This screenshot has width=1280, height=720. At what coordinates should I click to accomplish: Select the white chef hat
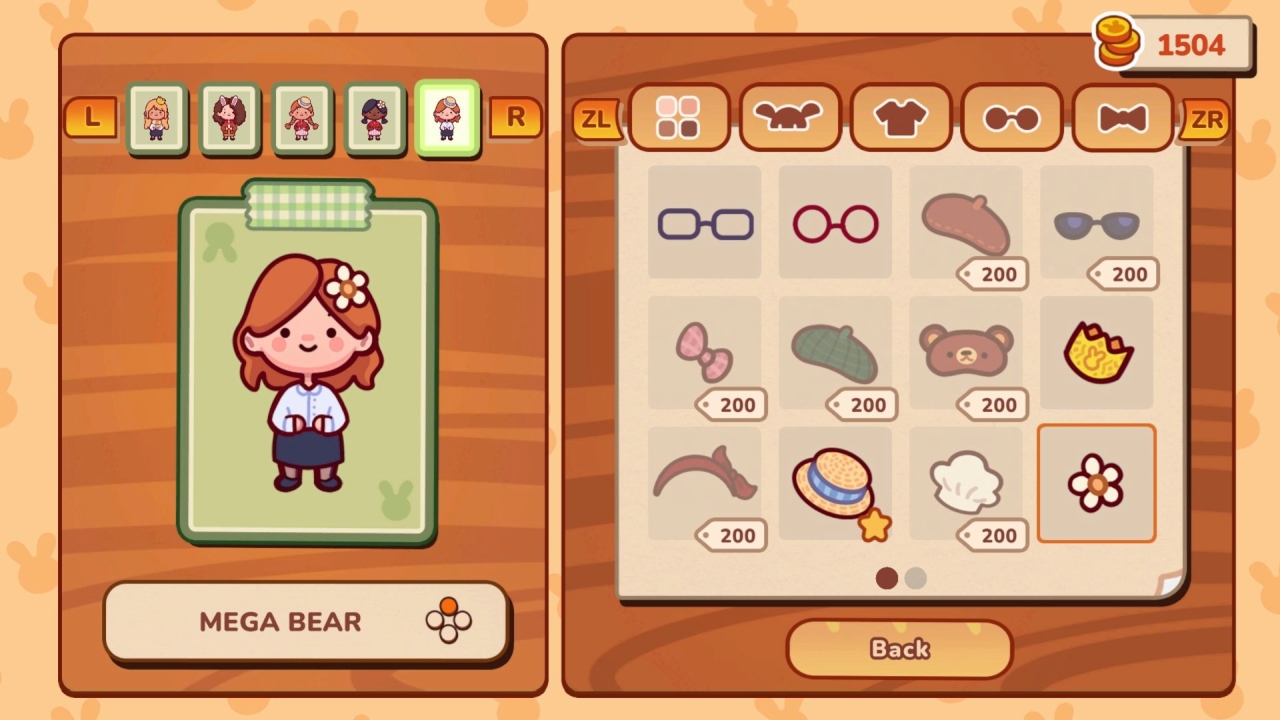tap(965, 483)
